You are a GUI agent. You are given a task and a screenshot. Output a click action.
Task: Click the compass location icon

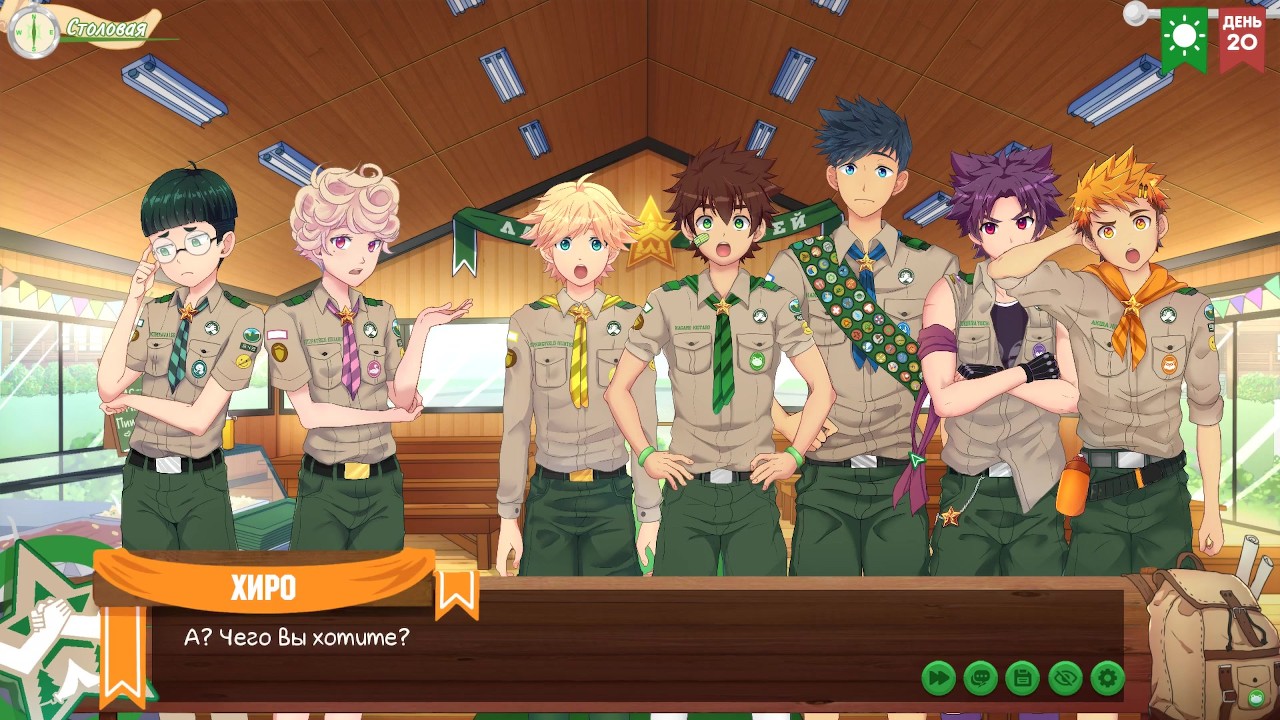[32, 32]
